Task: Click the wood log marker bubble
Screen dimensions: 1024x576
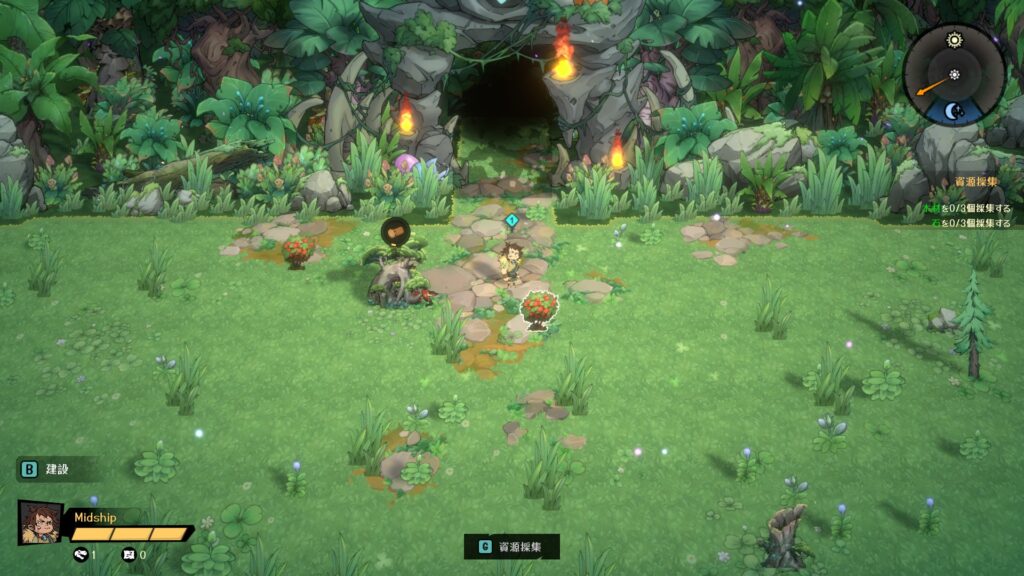Action: 398,233
